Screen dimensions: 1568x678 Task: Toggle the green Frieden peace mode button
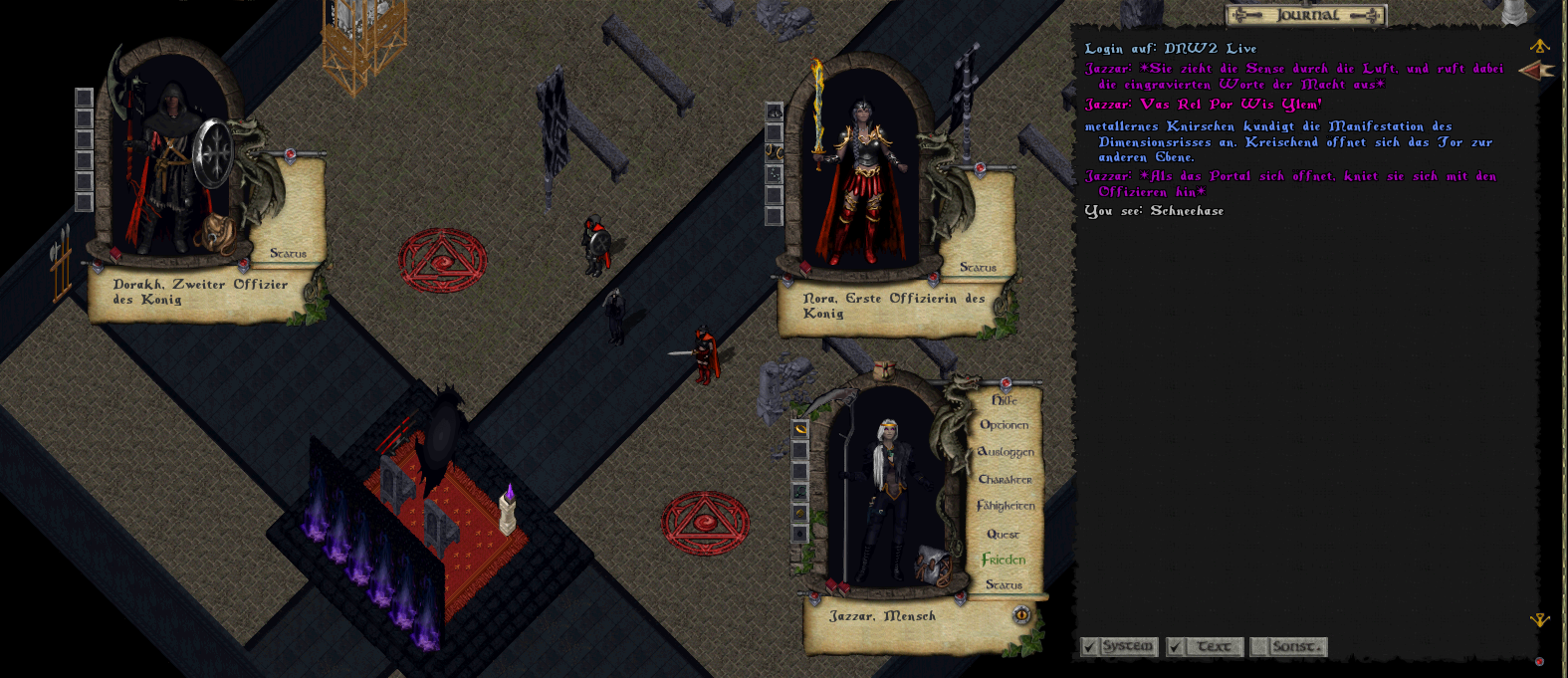click(x=1004, y=560)
